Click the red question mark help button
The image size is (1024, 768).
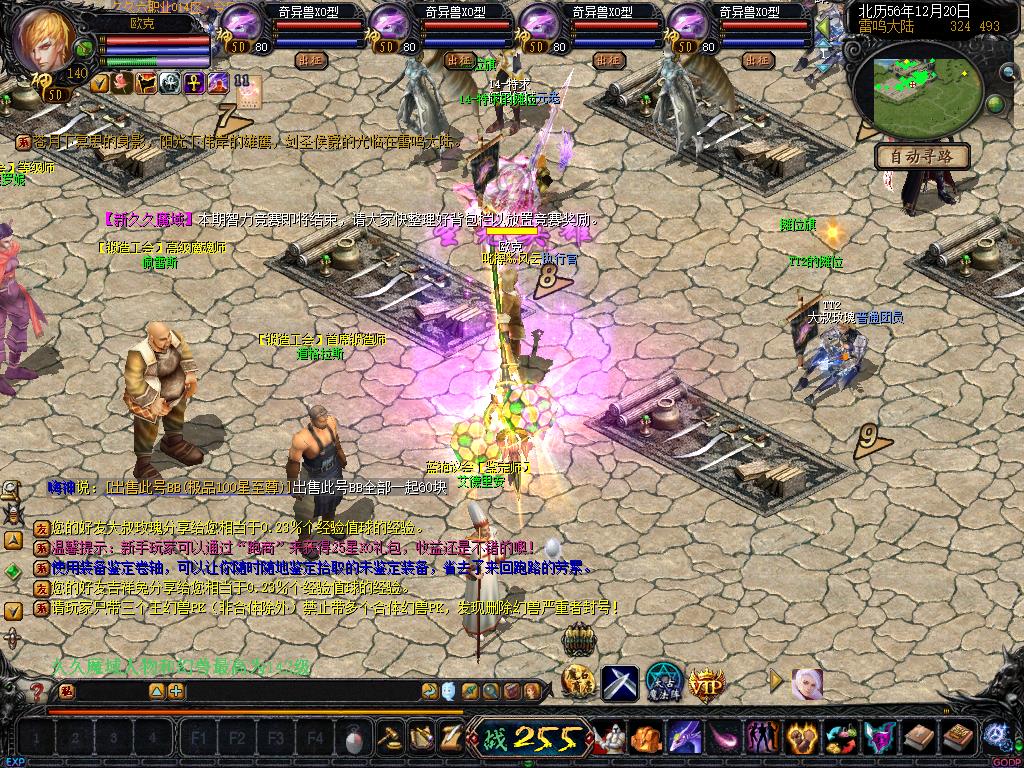tap(38, 691)
